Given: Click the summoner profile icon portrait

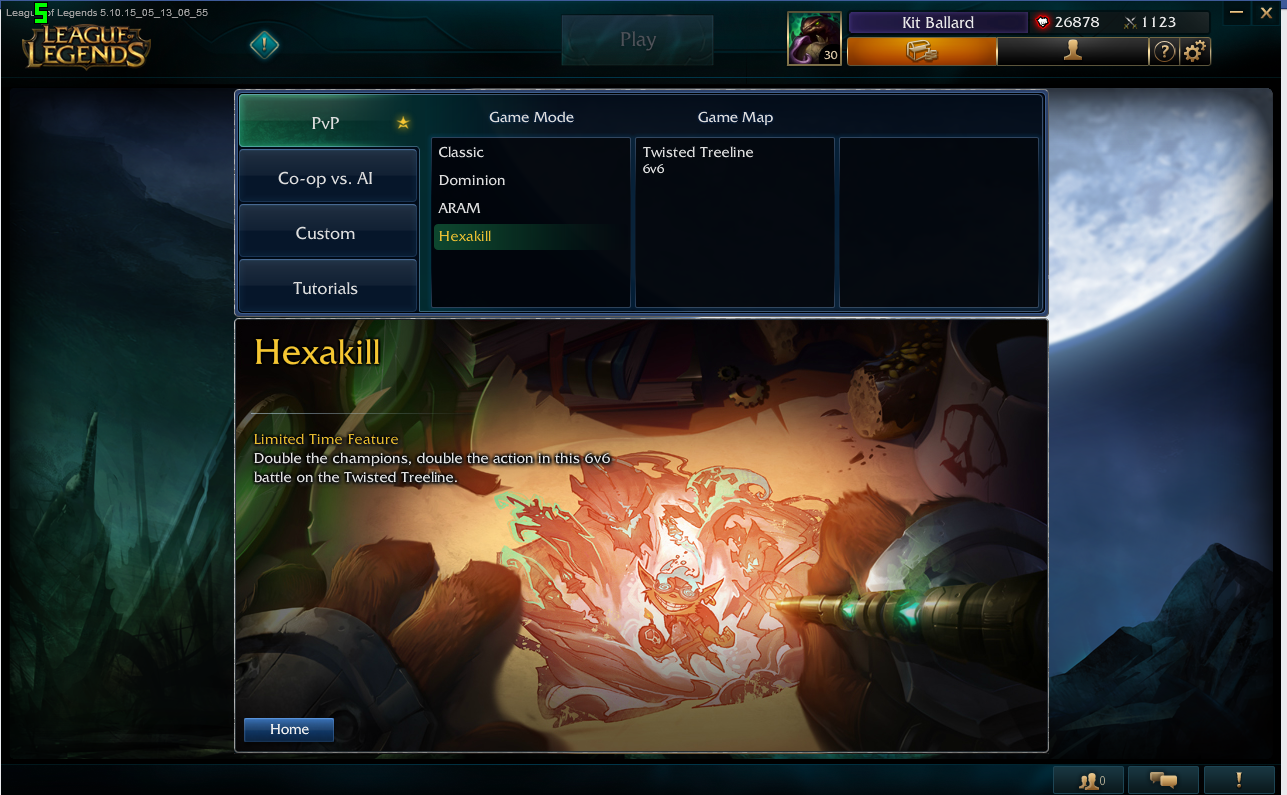Looking at the screenshot, I should click(x=814, y=39).
